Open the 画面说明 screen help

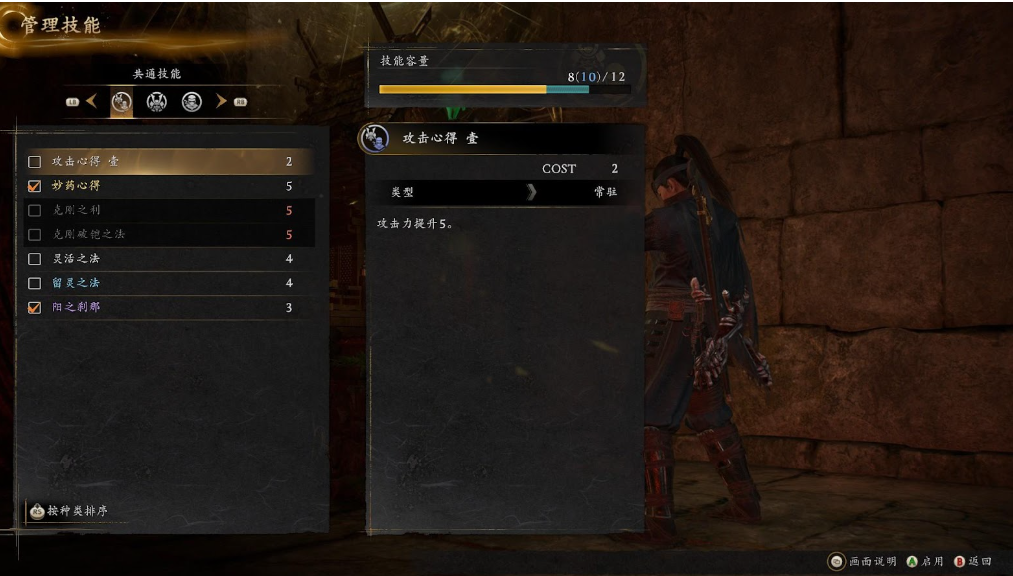click(864, 562)
